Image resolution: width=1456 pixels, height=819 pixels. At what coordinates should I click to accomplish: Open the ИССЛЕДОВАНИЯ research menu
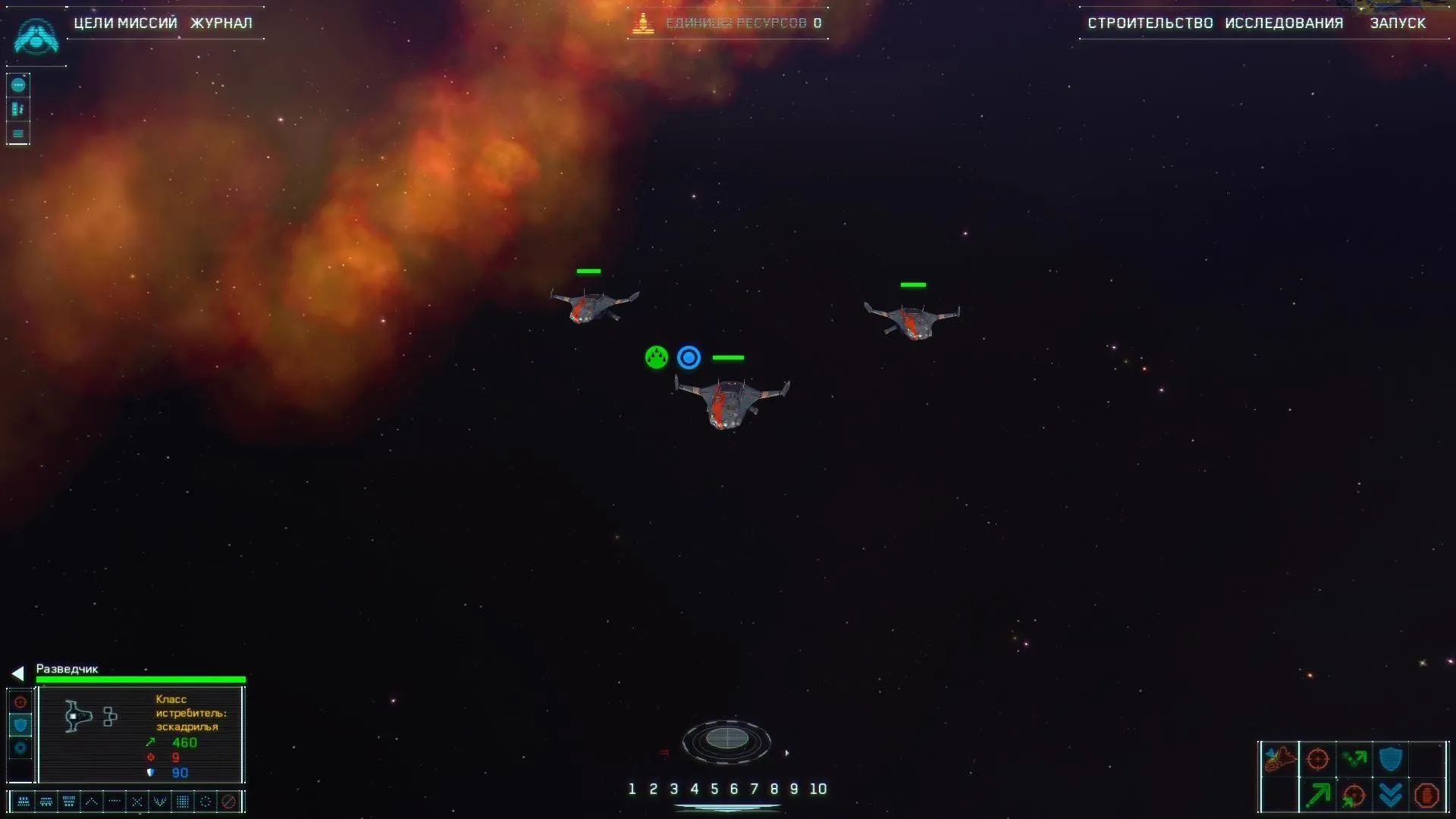coord(1284,23)
